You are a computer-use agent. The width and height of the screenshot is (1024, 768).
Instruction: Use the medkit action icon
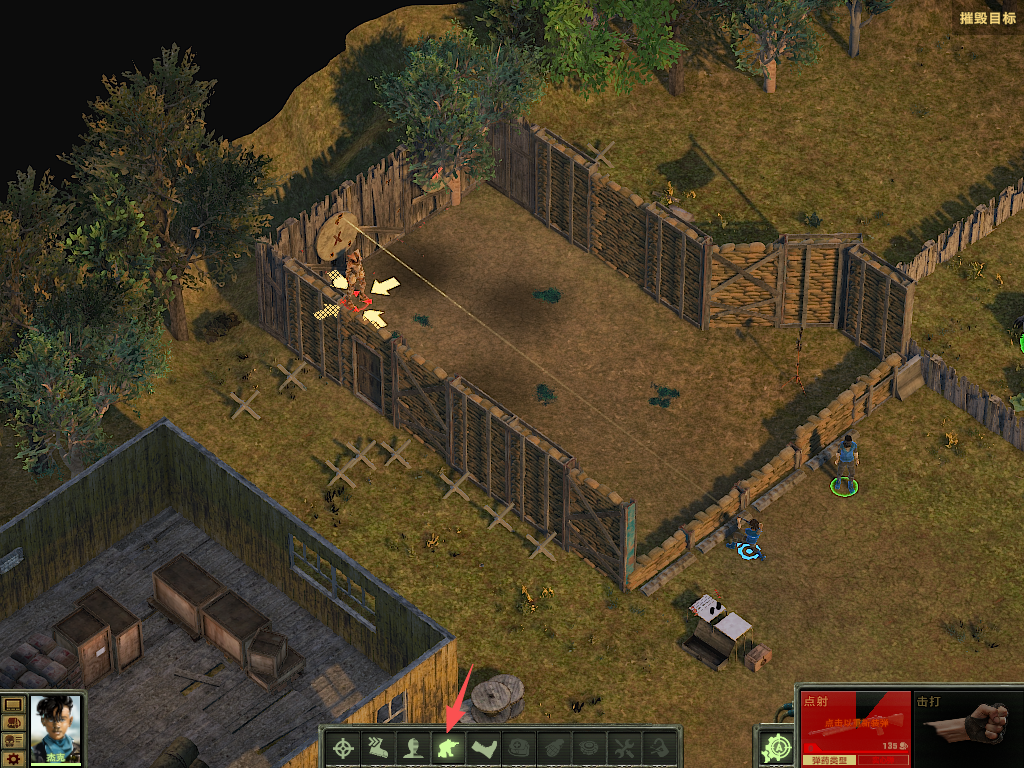click(x=518, y=747)
